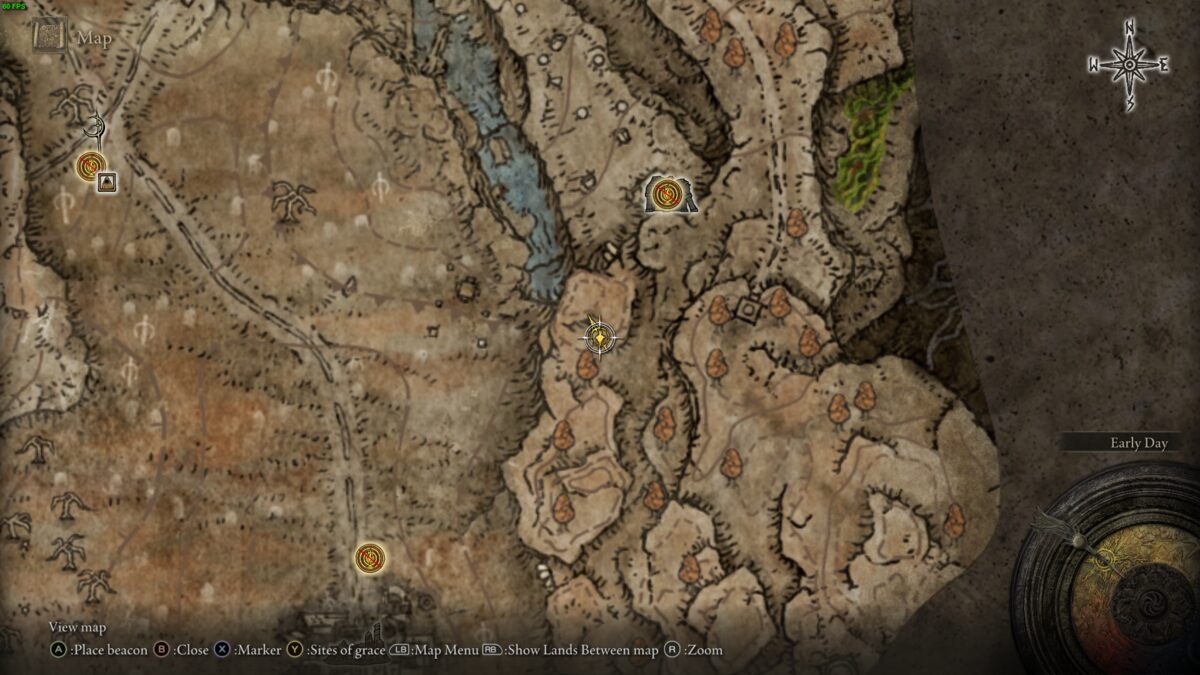
Task: Click the compass rose
Action: 1128,65
